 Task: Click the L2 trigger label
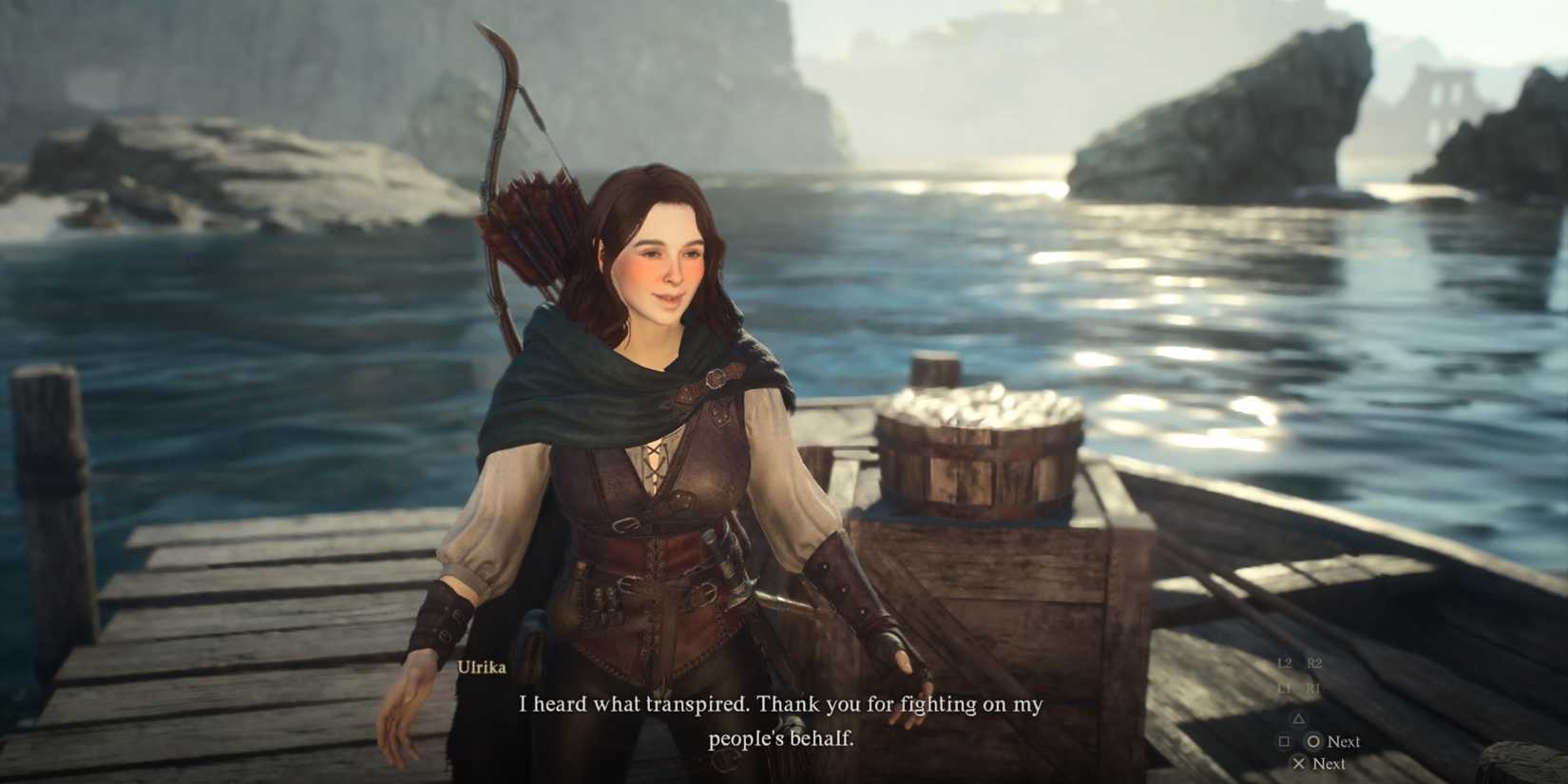[1286, 662]
